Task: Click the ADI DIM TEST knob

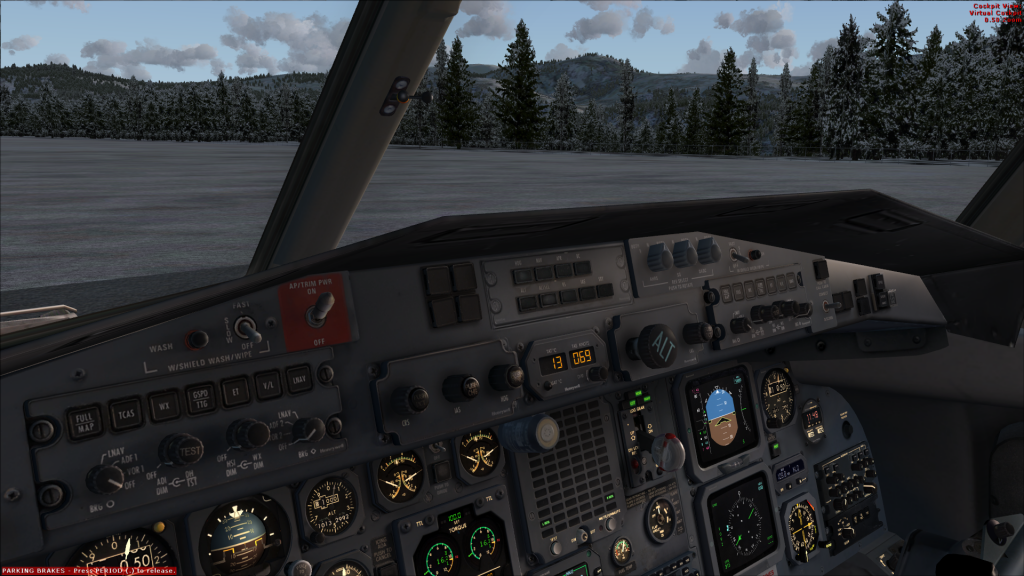Action: point(181,448)
